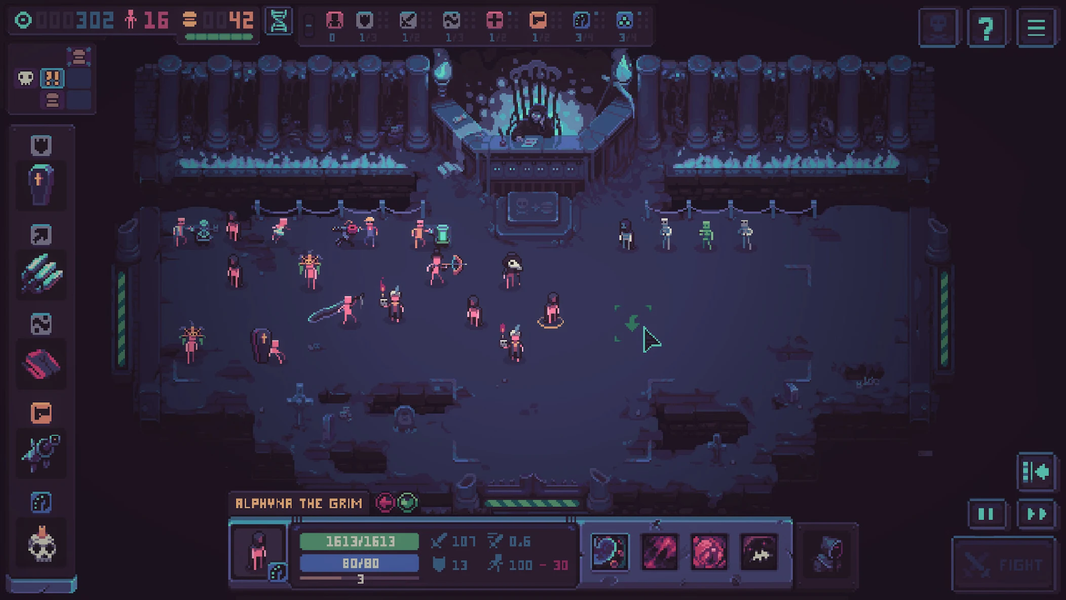Pause the game speed
The image size is (1066, 600).
pyautogui.click(x=986, y=514)
